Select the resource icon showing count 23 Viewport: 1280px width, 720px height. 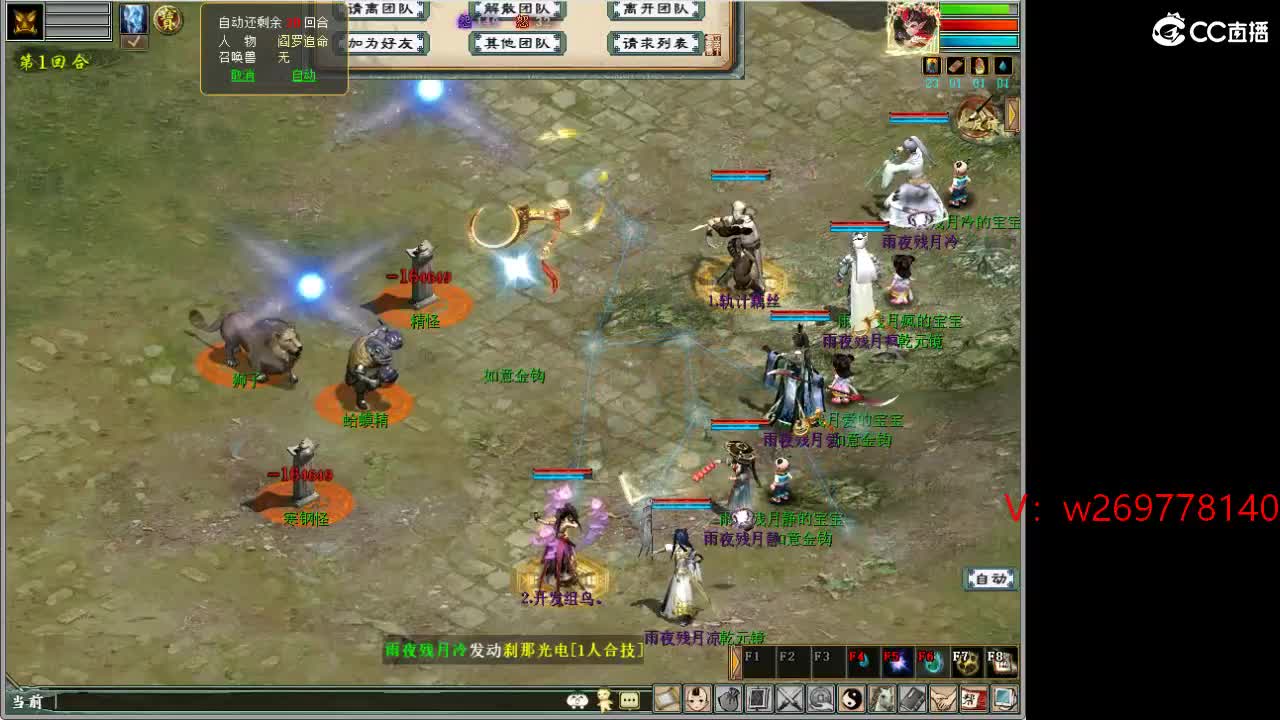point(931,66)
